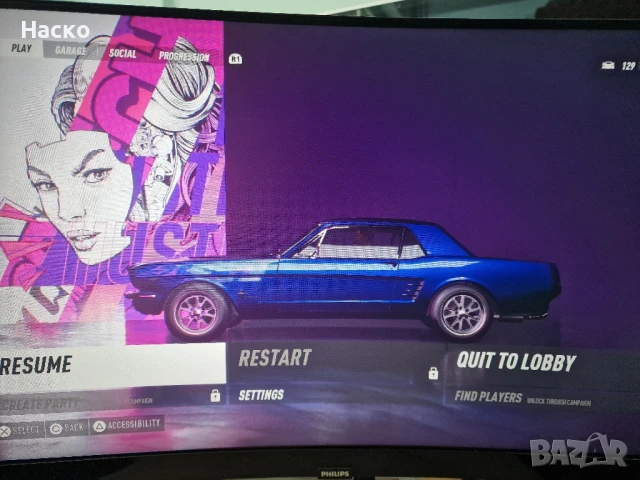Image resolution: width=640 pixels, height=480 pixels.
Task: Show the Progression tab
Action: point(184,57)
